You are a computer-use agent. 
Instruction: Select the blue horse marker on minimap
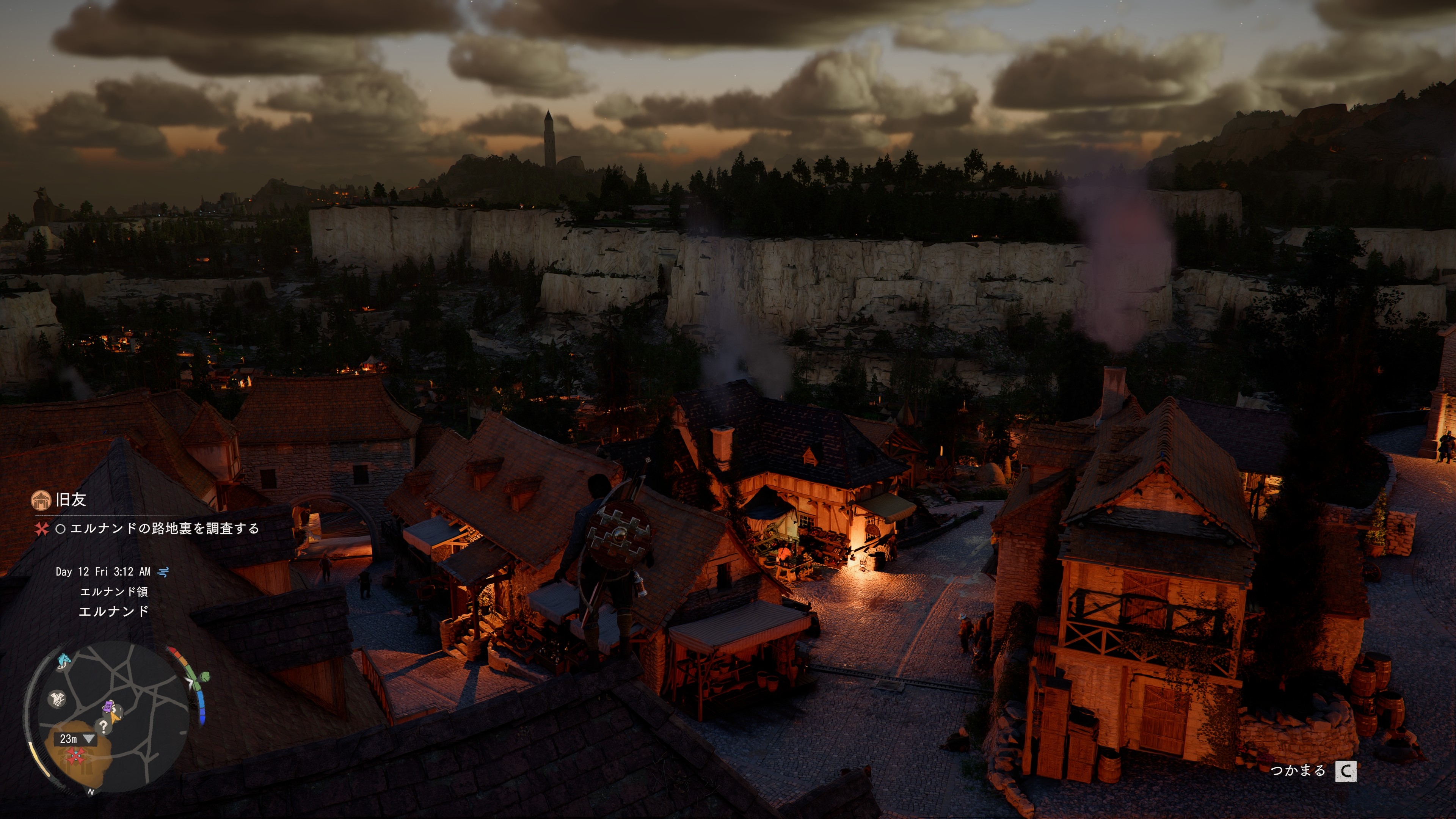coord(64,660)
